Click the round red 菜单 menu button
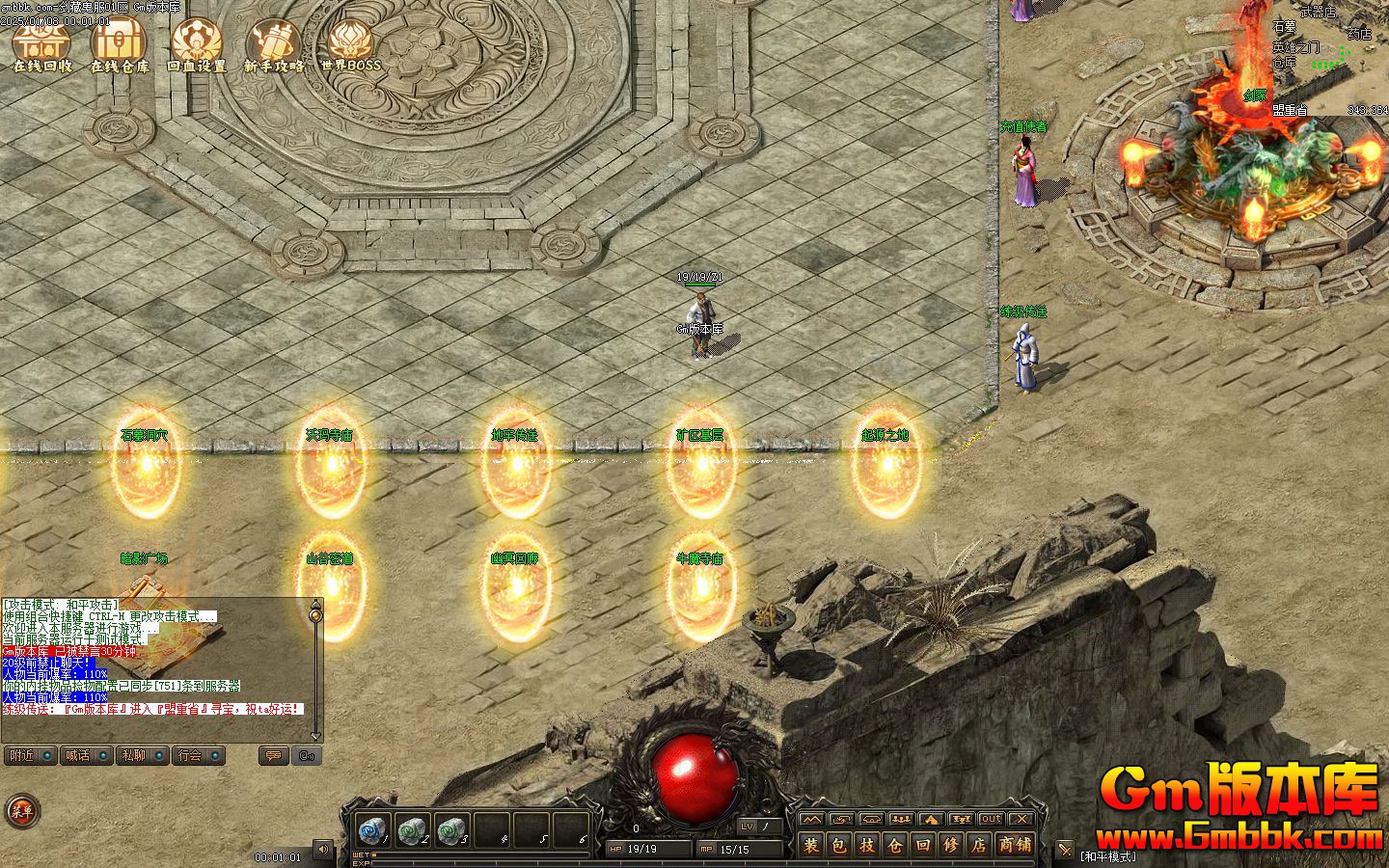Image resolution: width=1389 pixels, height=868 pixels. point(20,811)
